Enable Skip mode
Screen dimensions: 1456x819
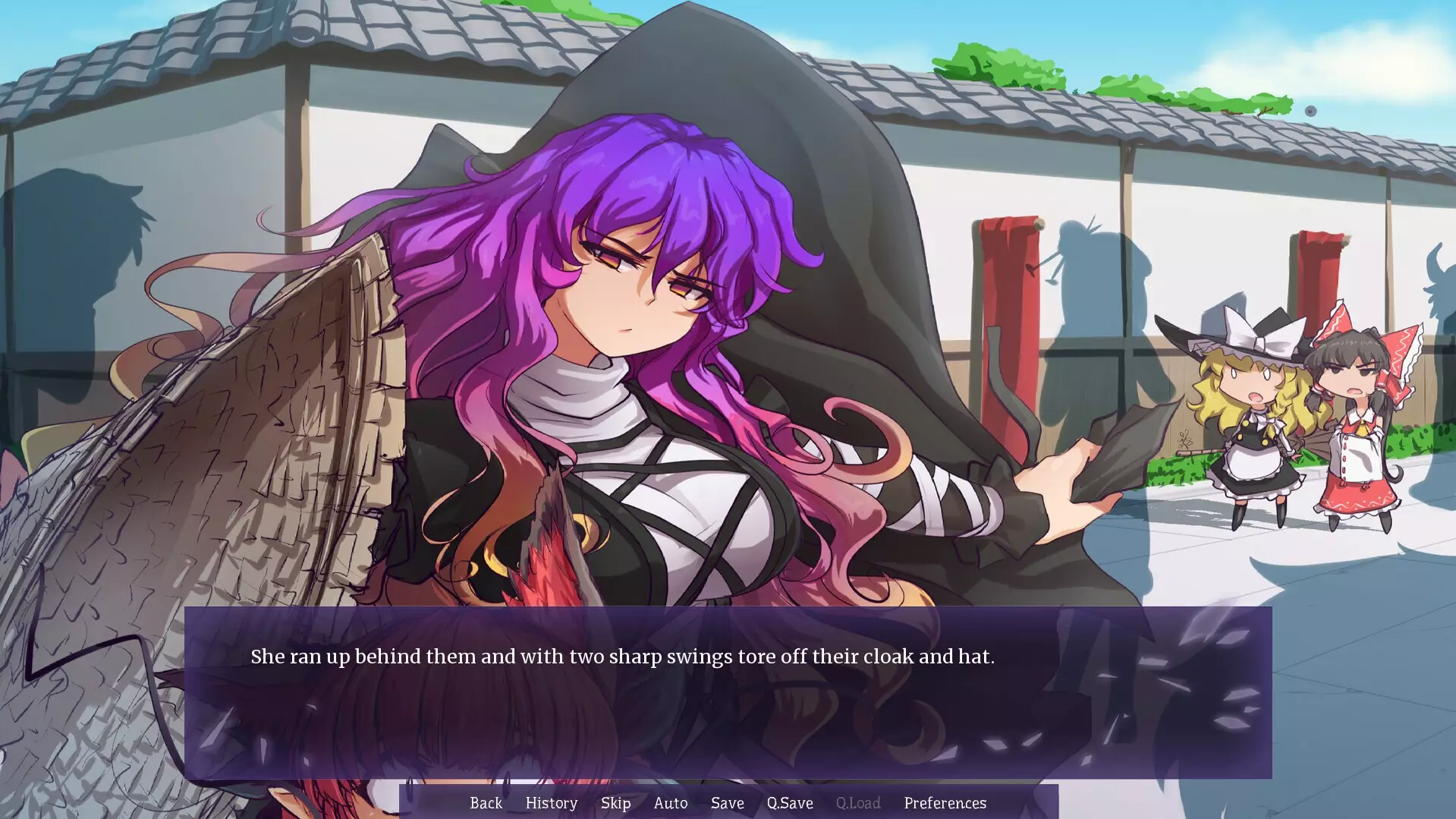pyautogui.click(x=616, y=803)
